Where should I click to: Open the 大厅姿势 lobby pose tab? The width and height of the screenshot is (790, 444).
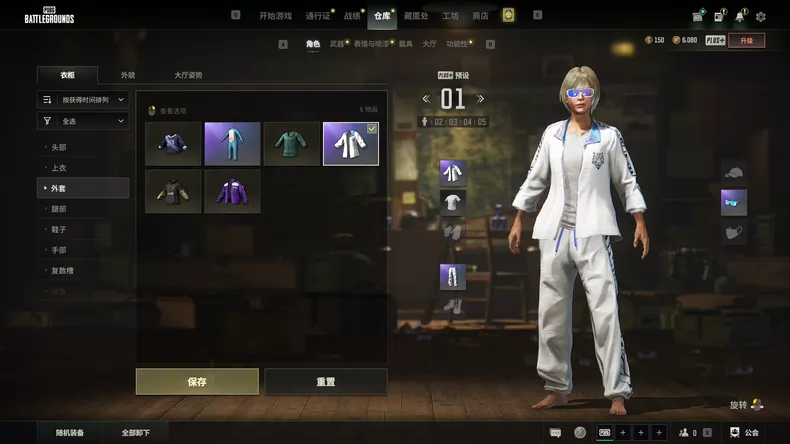pos(188,75)
